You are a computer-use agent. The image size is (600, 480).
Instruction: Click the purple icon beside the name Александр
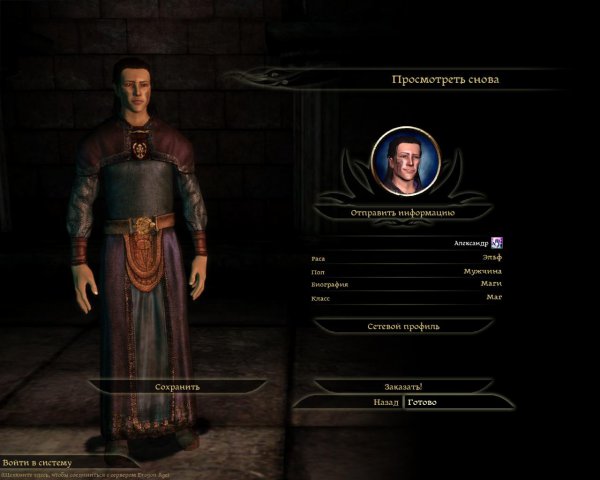[496, 243]
